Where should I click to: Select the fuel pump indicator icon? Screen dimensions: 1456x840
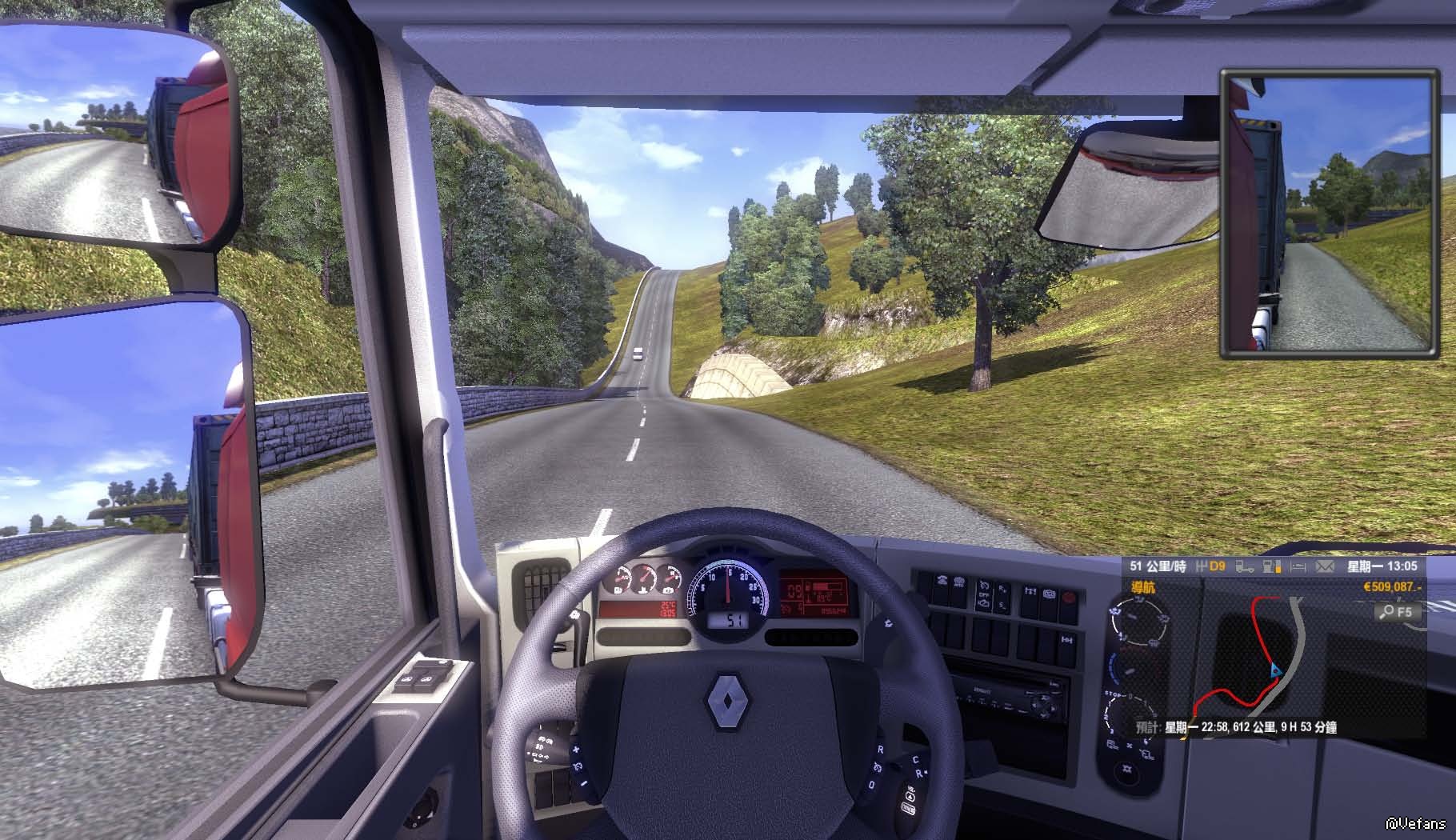click(1271, 566)
